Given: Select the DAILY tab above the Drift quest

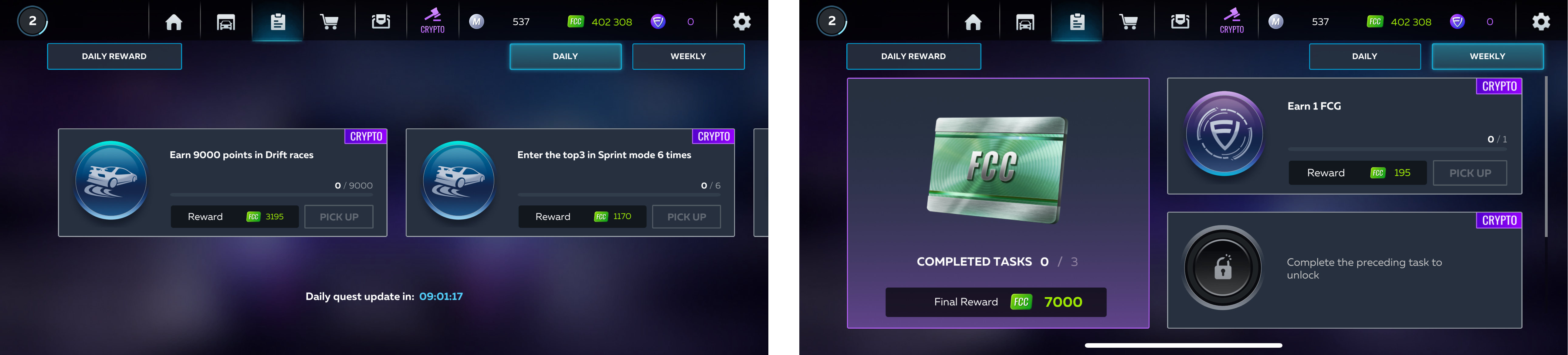Looking at the screenshot, I should pos(565,57).
